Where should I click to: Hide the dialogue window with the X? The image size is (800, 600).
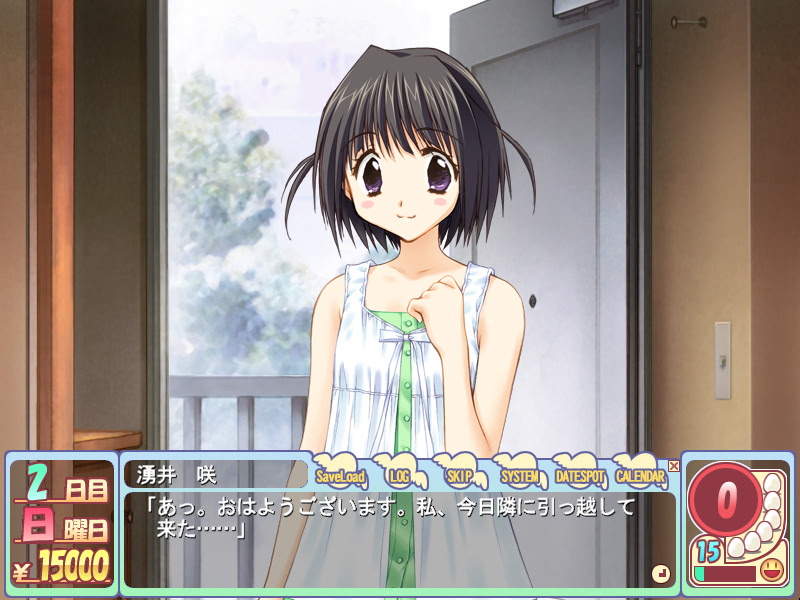[674, 466]
